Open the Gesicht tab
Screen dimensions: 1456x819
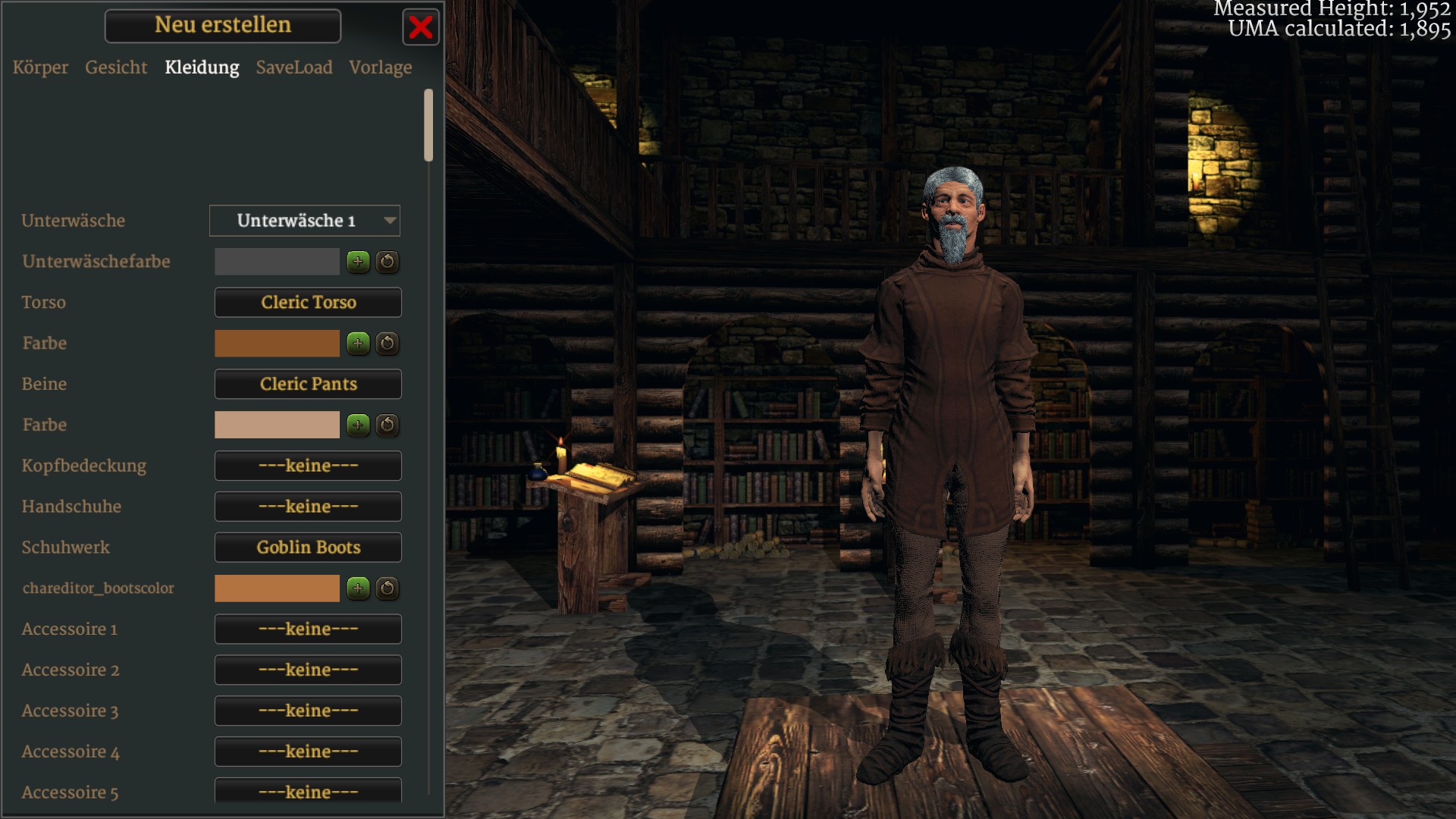tap(116, 67)
